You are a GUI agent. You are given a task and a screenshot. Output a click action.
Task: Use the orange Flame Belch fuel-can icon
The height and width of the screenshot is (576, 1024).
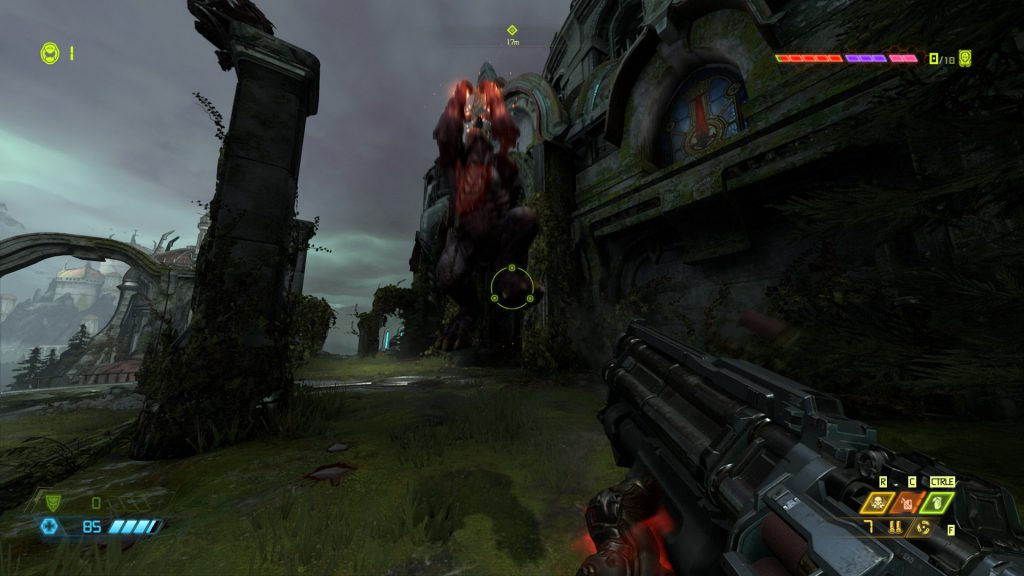pos(908,503)
